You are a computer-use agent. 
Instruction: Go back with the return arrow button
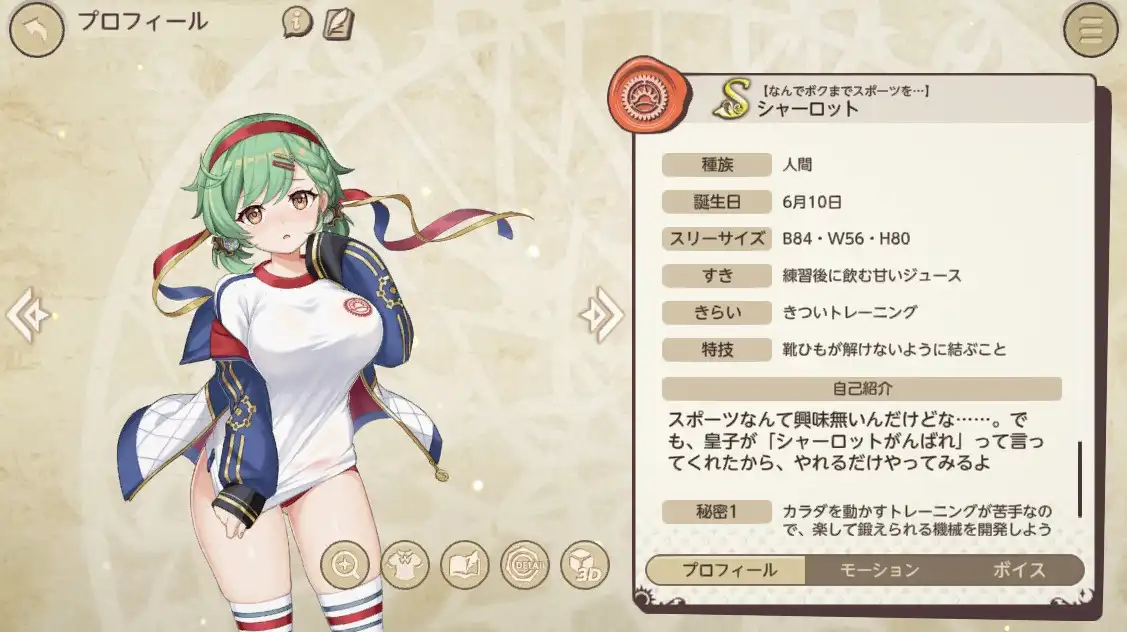coord(36,32)
